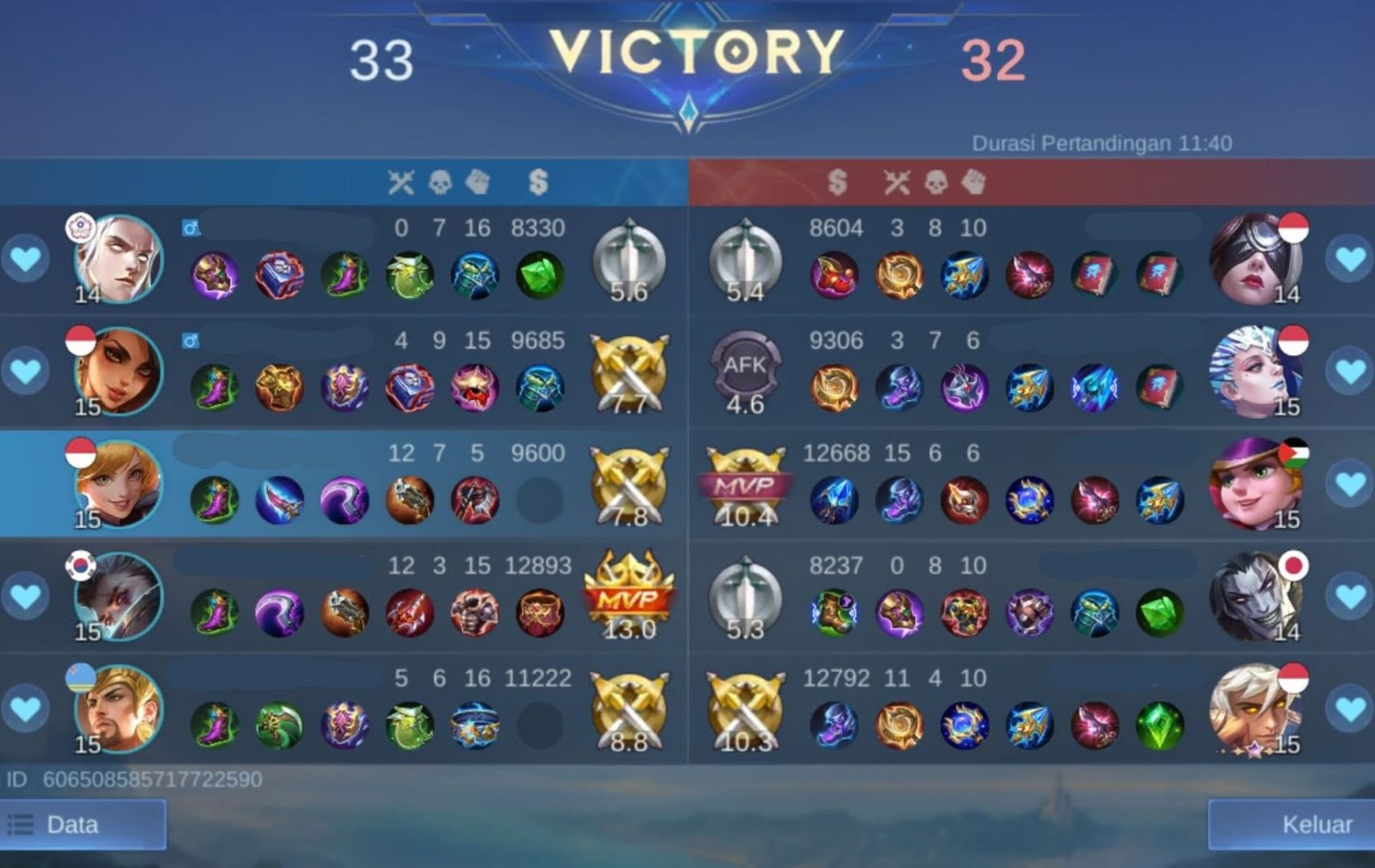Click the silver medal rated 5.6

pyautogui.click(x=629, y=262)
